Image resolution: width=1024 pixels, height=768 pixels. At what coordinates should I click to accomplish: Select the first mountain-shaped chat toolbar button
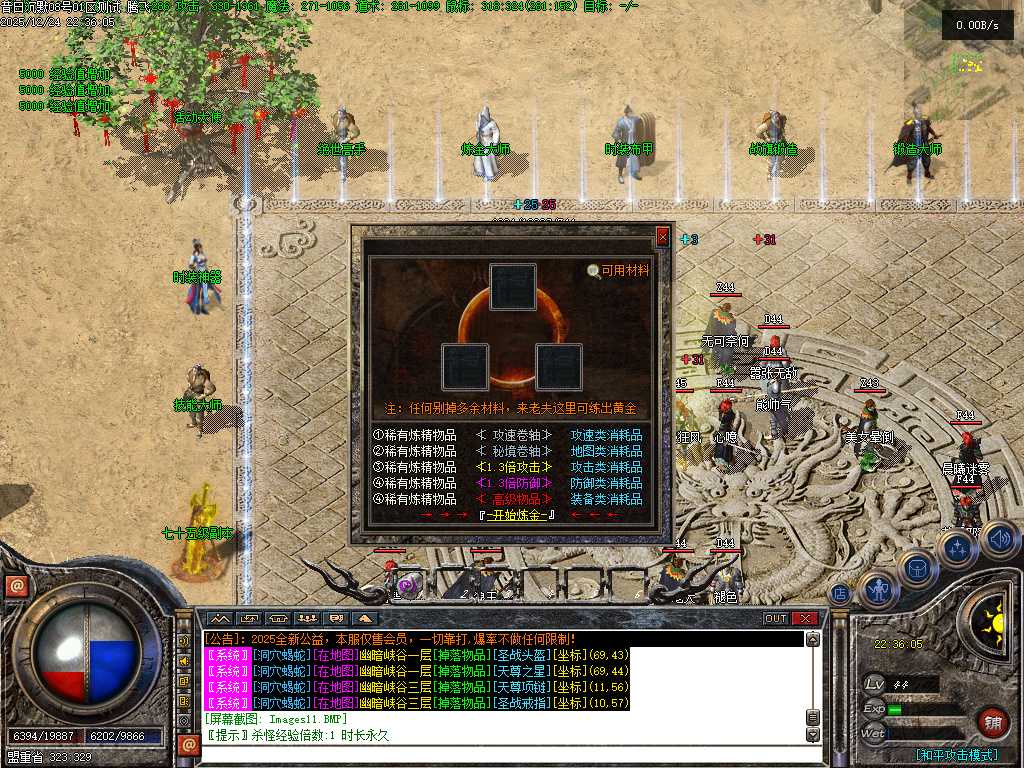click(218, 618)
